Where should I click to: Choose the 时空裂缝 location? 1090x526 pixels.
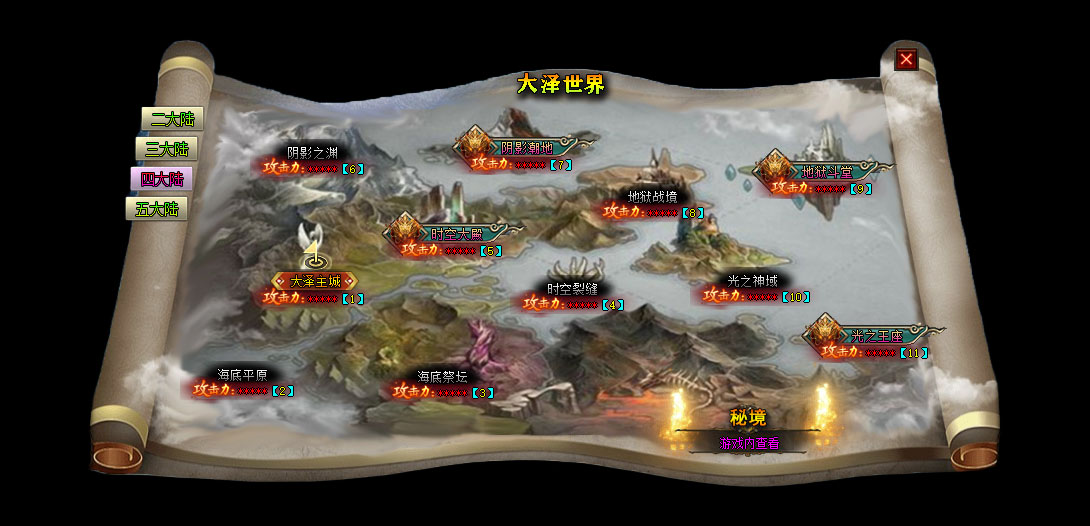point(573,288)
